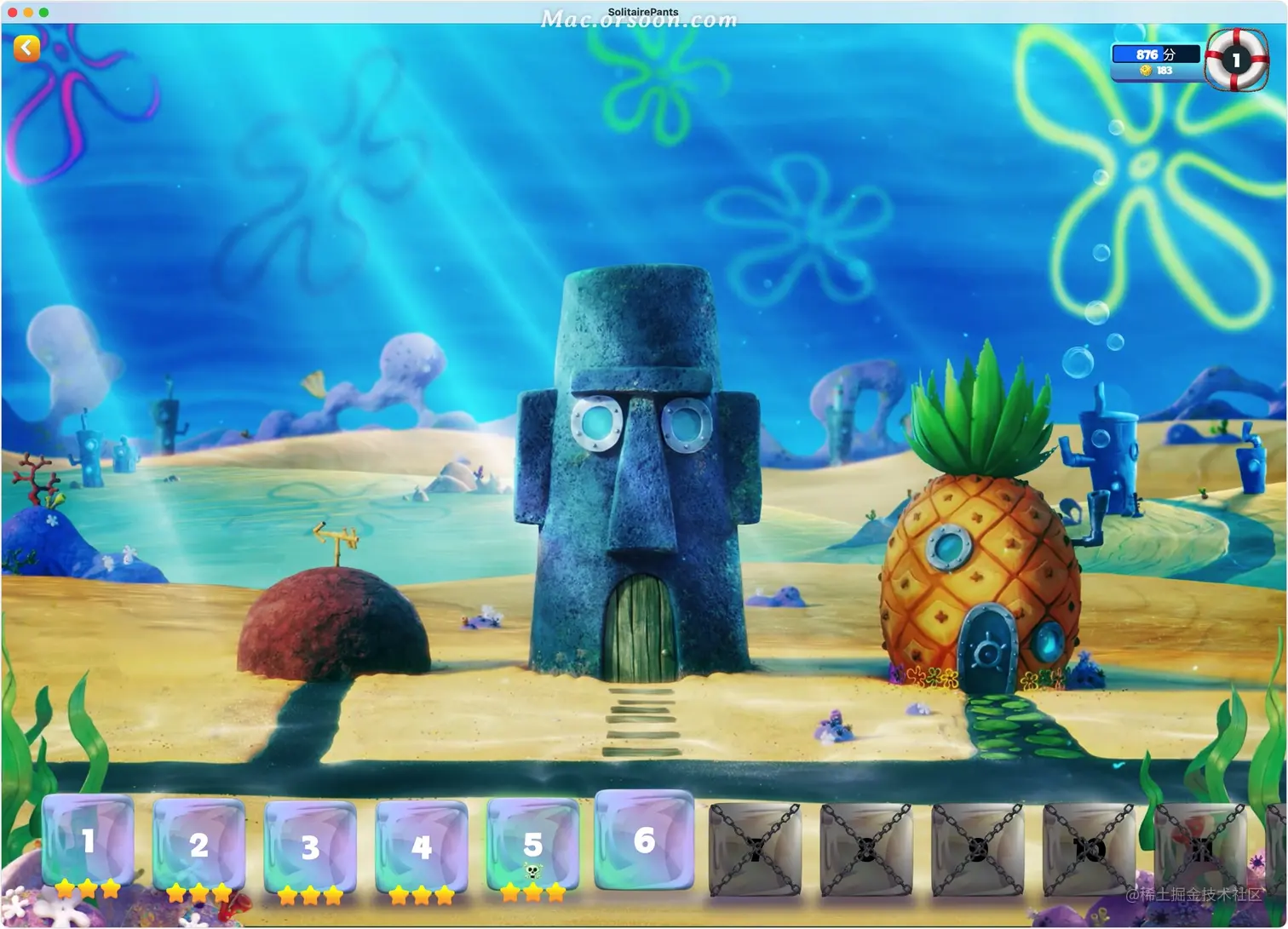Screen dimensions: 1288x929
Task: Click the chained locked level 10 tile
Action: tap(1089, 849)
